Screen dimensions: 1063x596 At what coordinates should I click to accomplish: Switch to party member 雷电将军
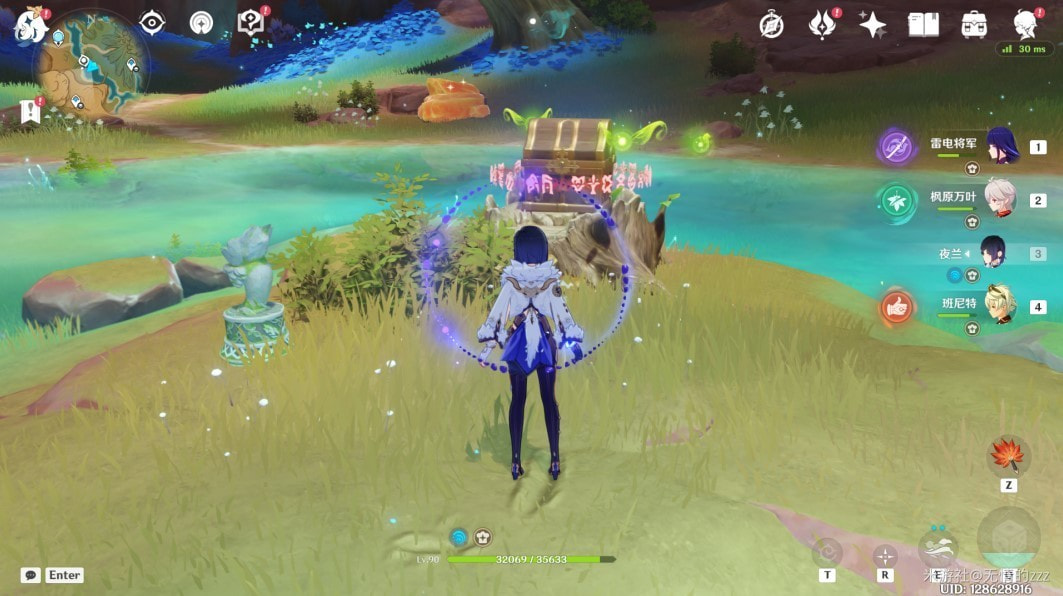(x=1001, y=146)
